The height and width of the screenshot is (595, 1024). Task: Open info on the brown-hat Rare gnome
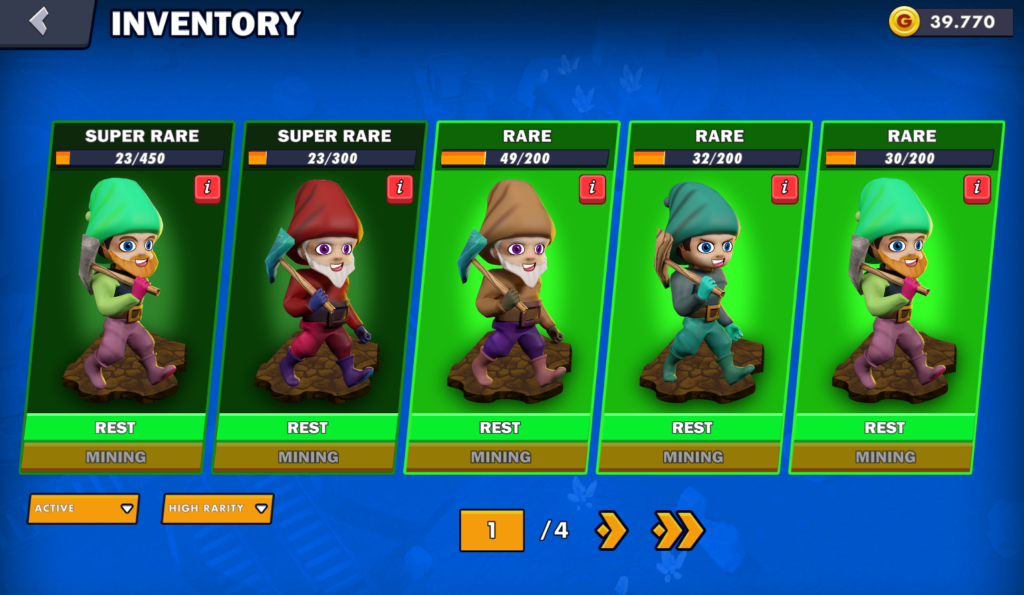[592, 187]
